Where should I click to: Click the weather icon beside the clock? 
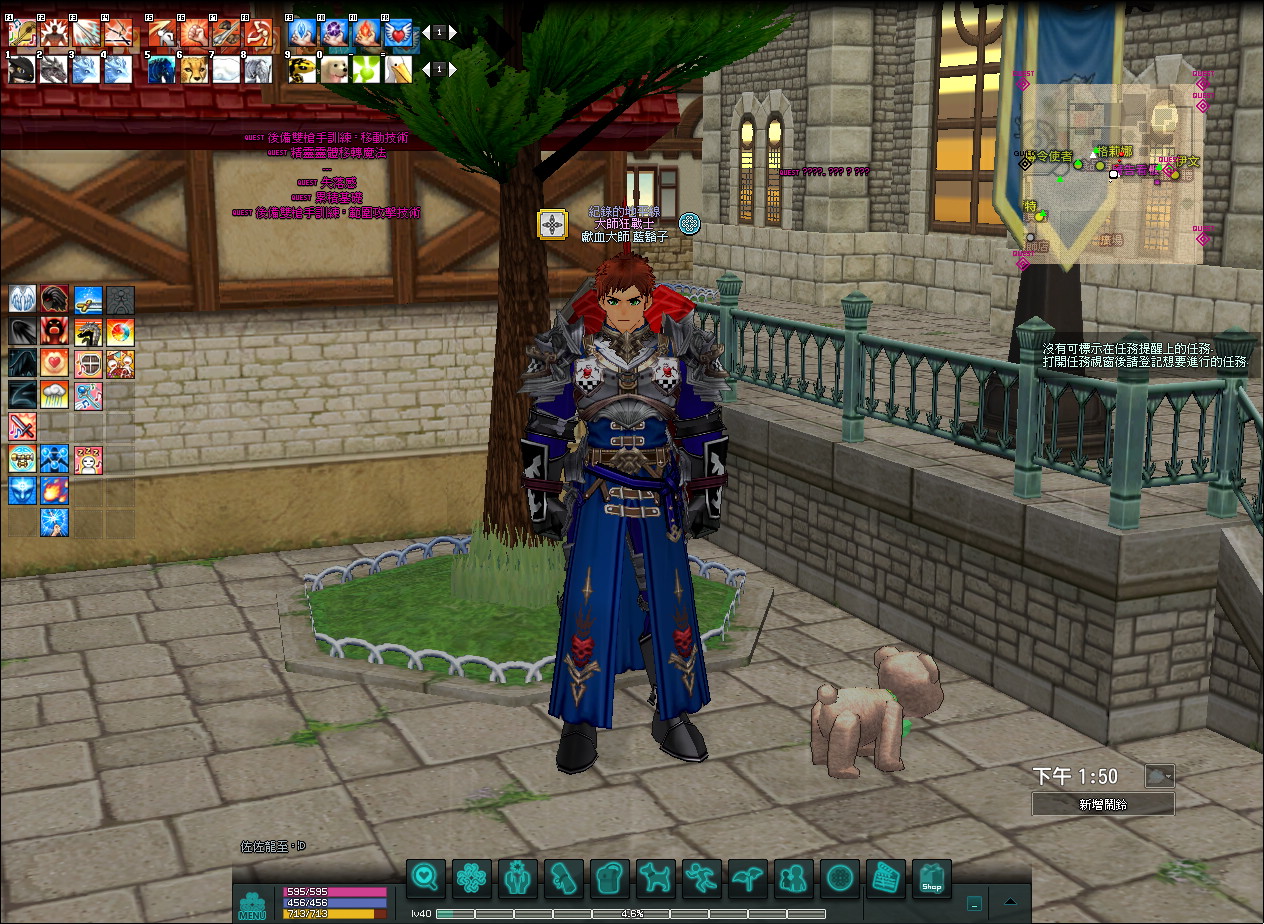pyautogui.click(x=1160, y=776)
